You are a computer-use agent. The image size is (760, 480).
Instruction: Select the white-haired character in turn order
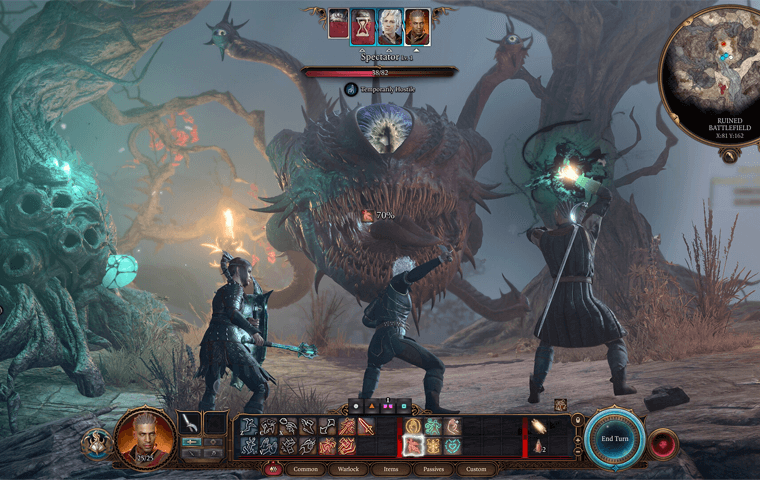[x=390, y=26]
